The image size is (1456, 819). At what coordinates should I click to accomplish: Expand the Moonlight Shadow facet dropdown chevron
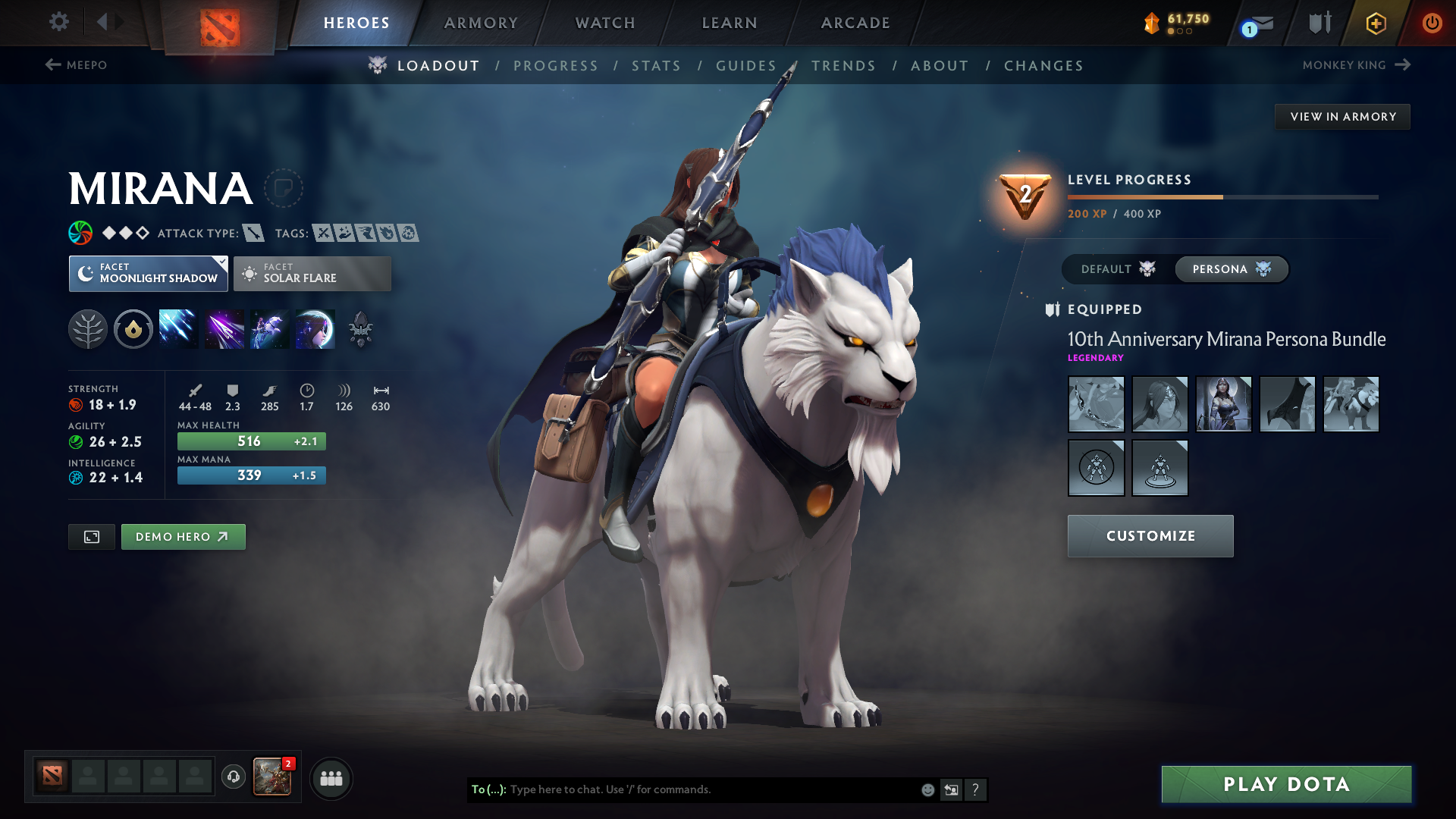click(222, 262)
